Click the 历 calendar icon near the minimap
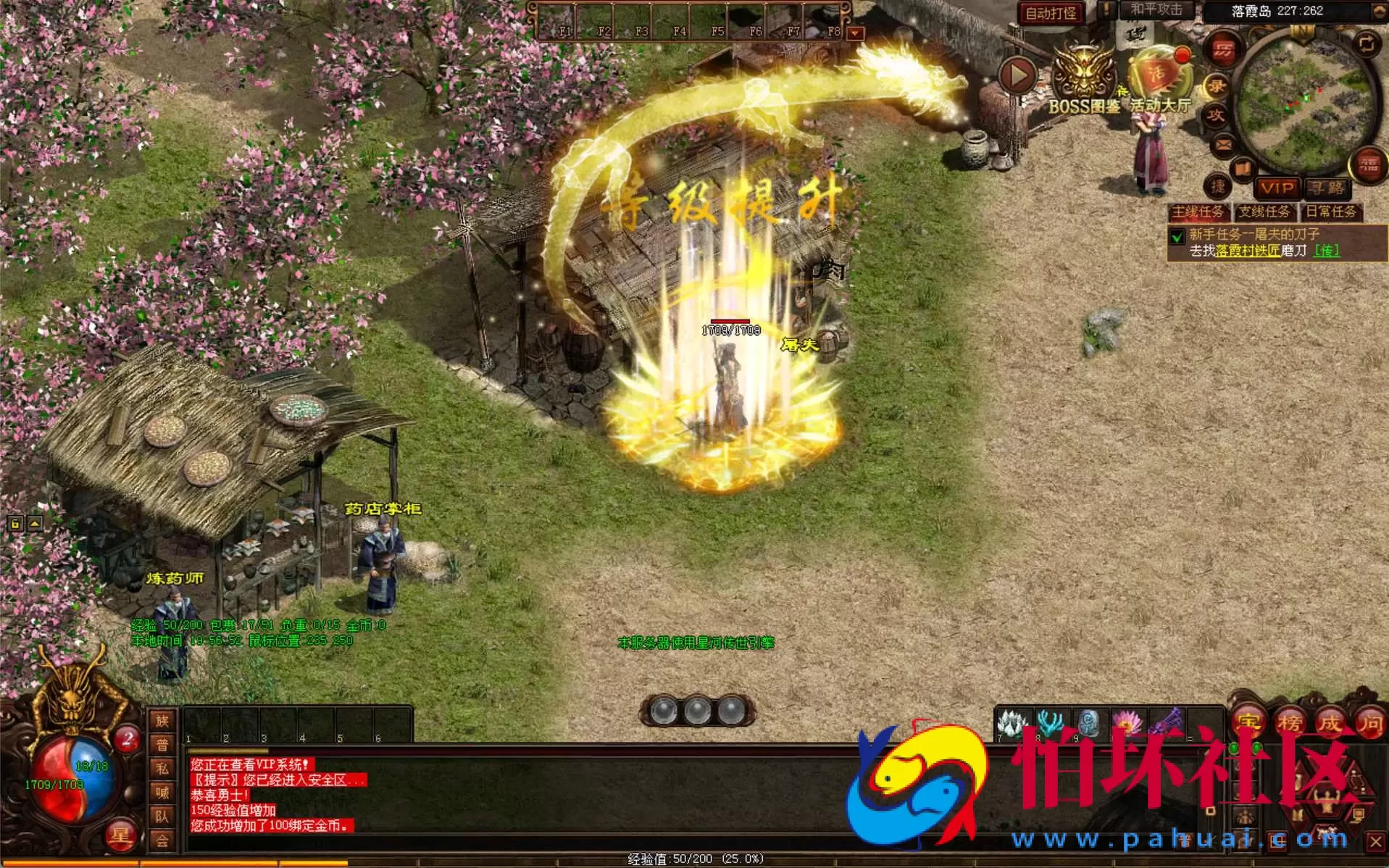 [1222, 49]
